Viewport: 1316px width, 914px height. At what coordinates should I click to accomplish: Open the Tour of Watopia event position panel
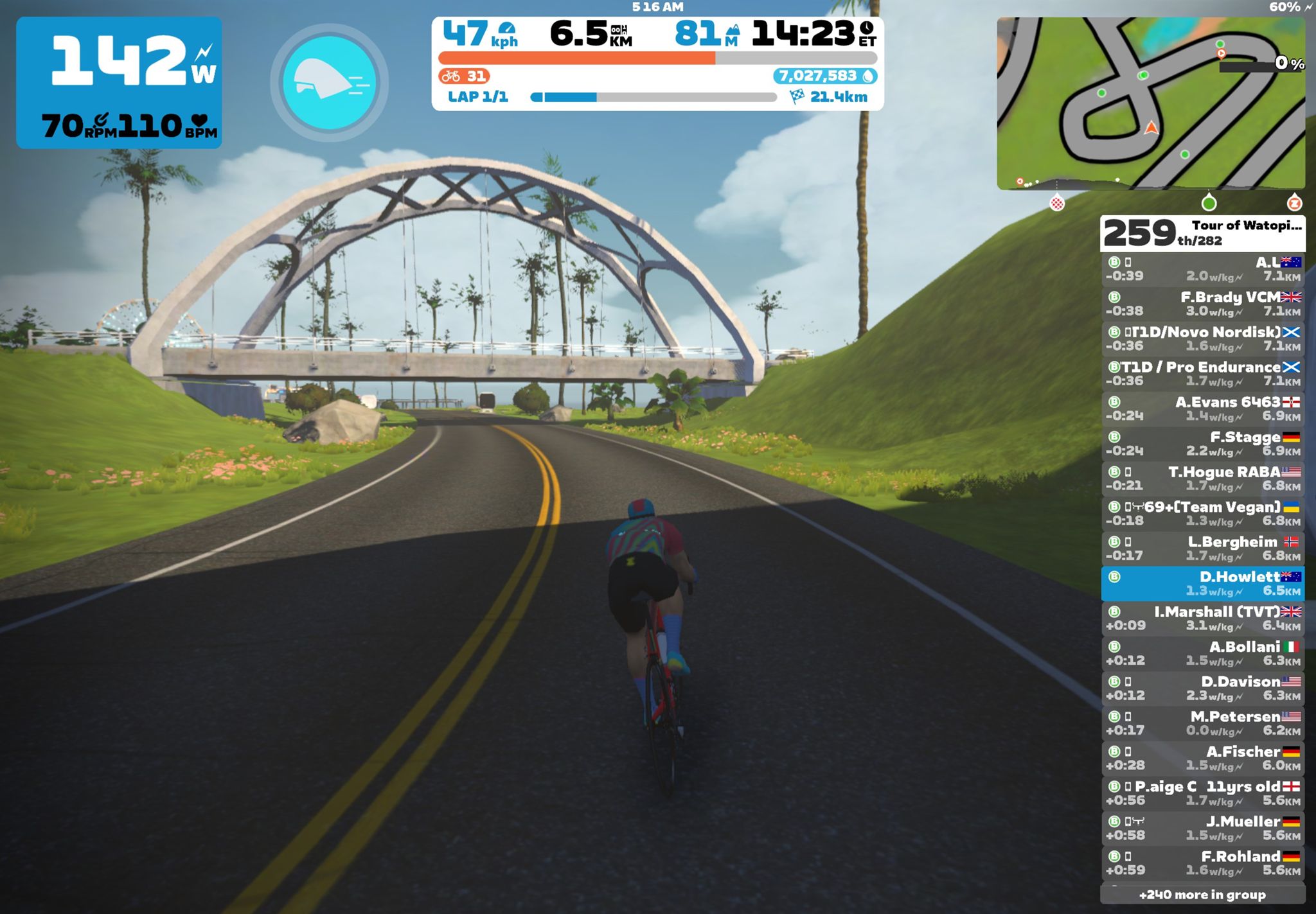[1202, 233]
